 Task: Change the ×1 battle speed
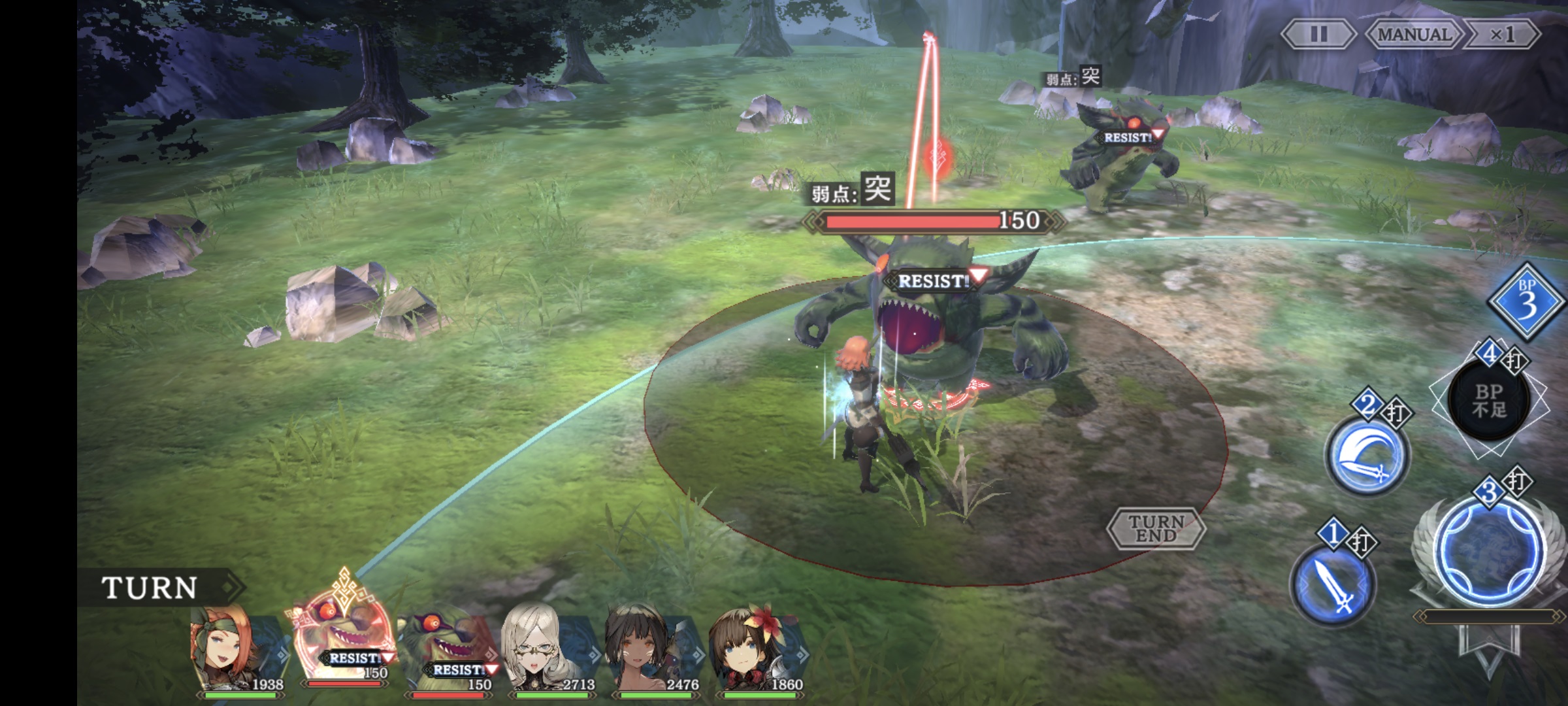click(x=1502, y=34)
